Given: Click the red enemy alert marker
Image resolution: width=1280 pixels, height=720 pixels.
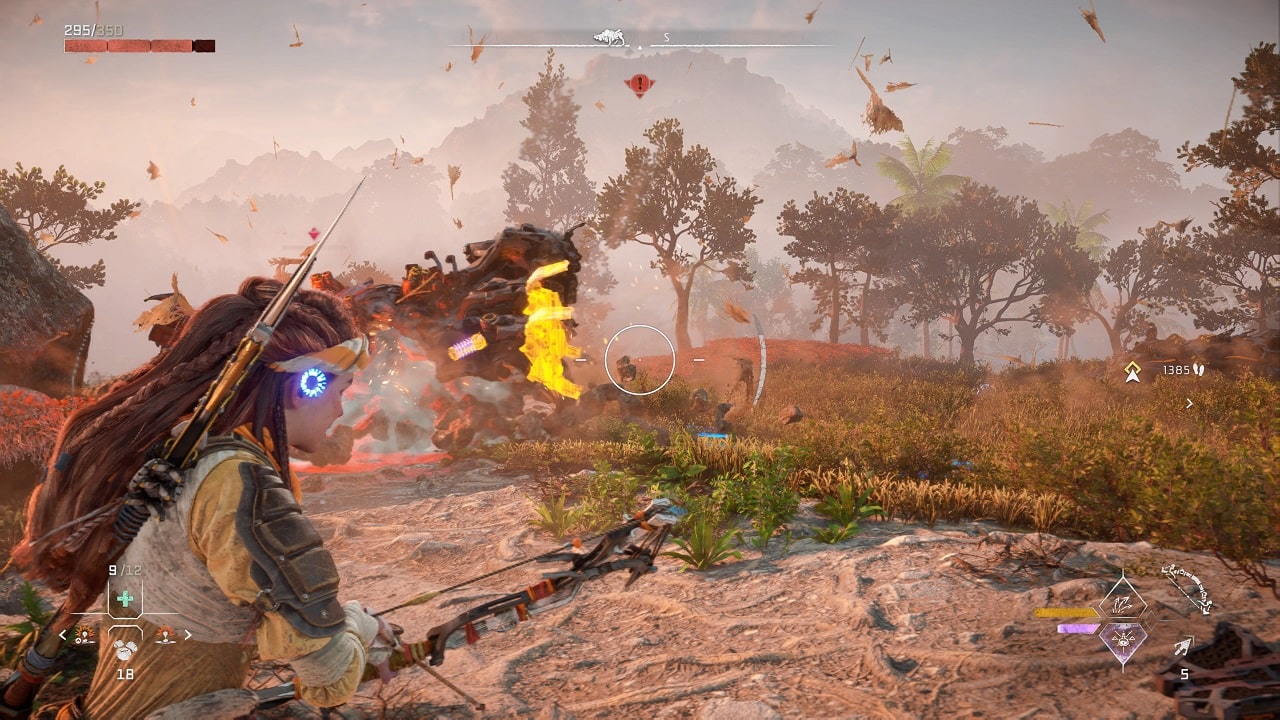Looking at the screenshot, I should 639,85.
